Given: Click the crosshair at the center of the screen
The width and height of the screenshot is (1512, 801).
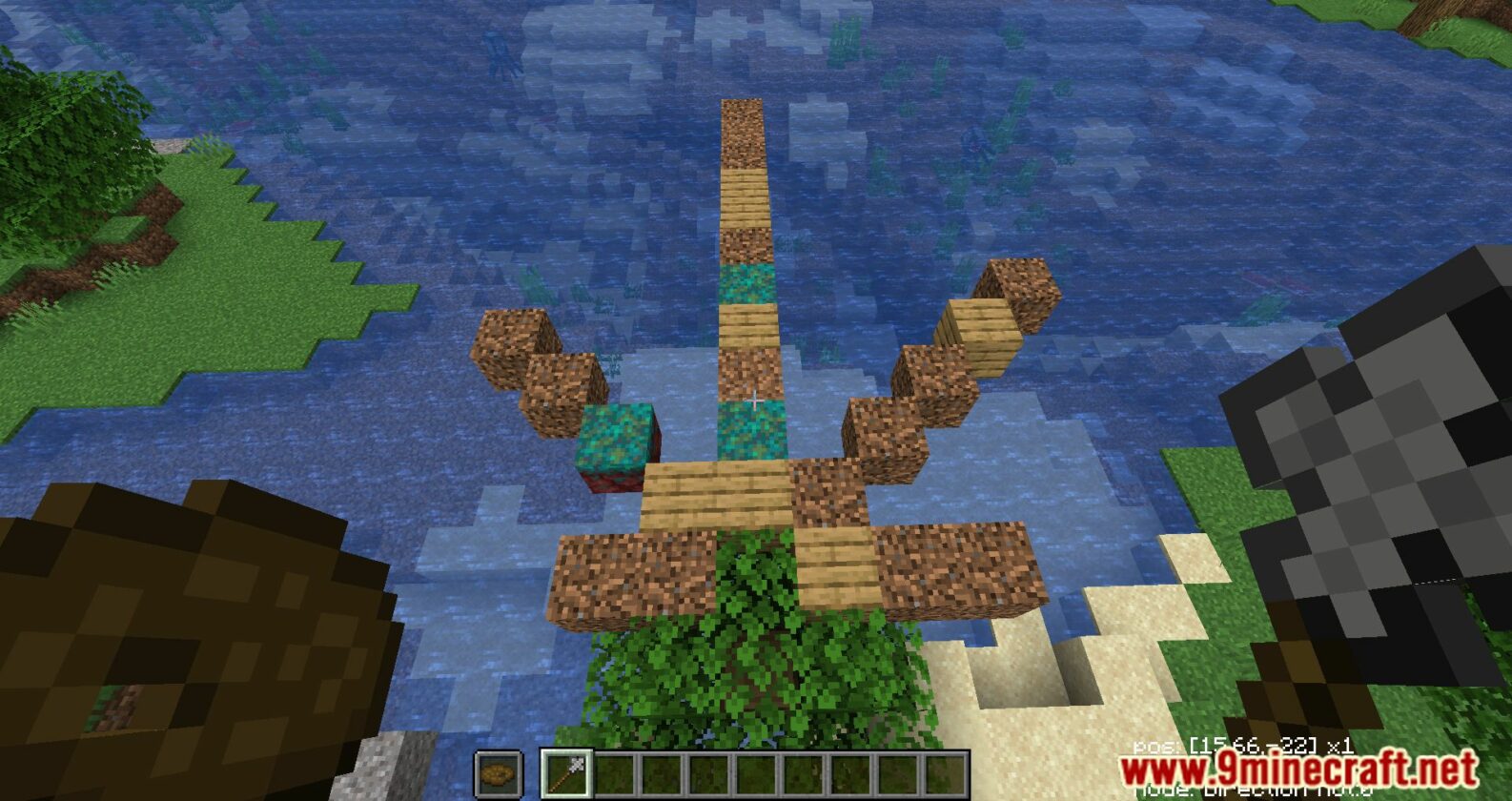Looking at the screenshot, I should (x=756, y=400).
